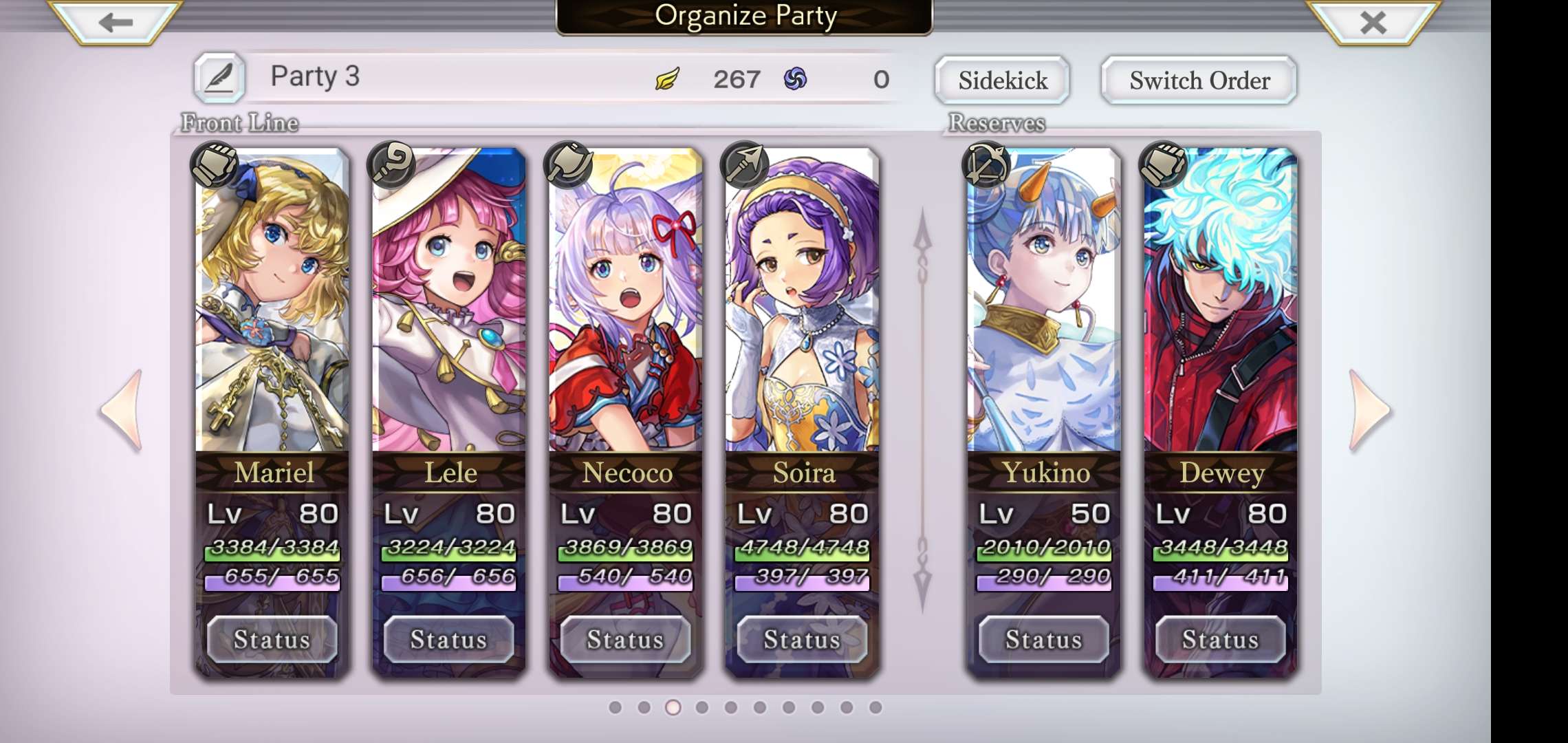Switch to the previous party with left arrow

coord(122,411)
